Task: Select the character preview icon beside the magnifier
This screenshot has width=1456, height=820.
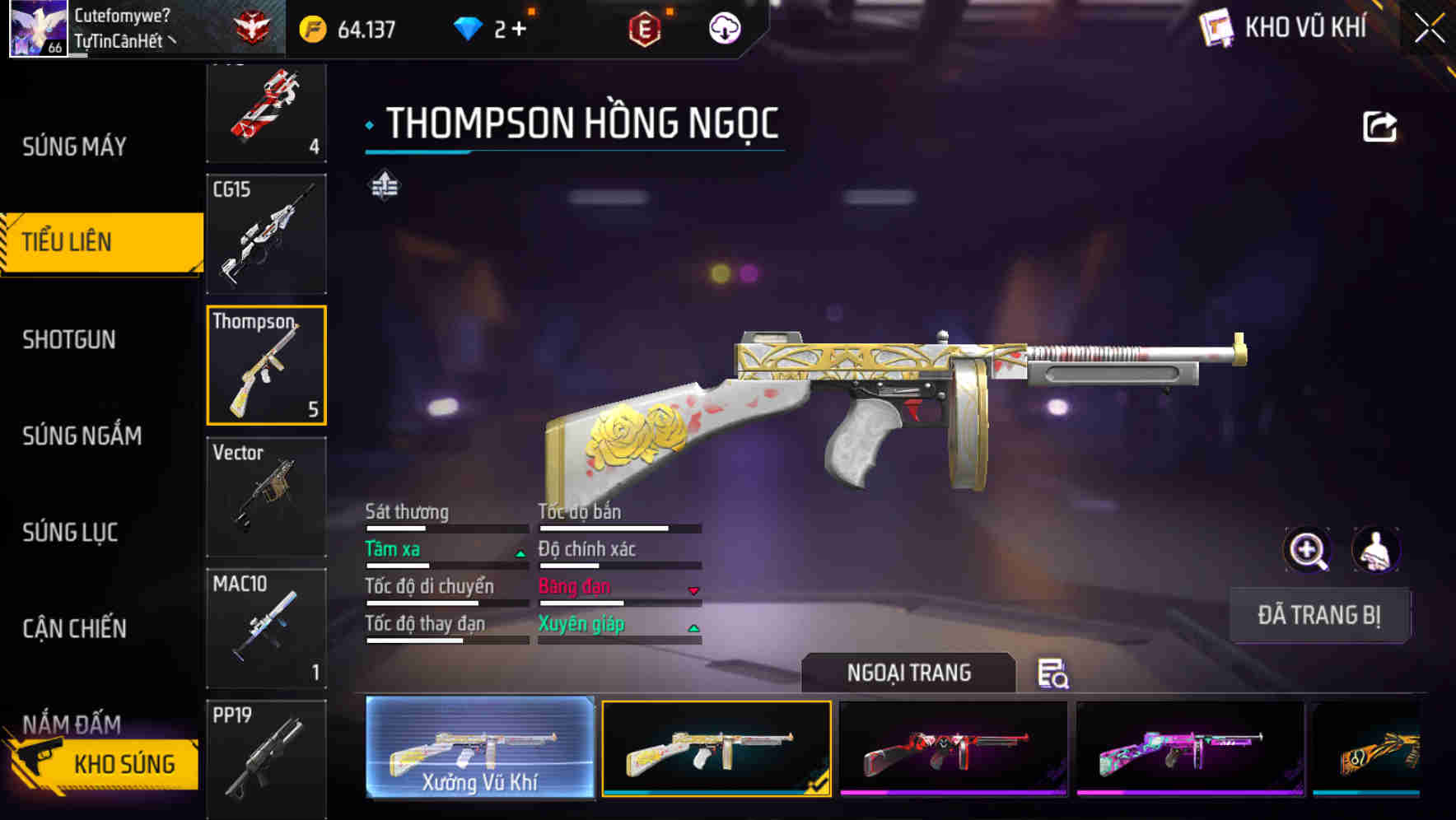Action: [1374, 549]
